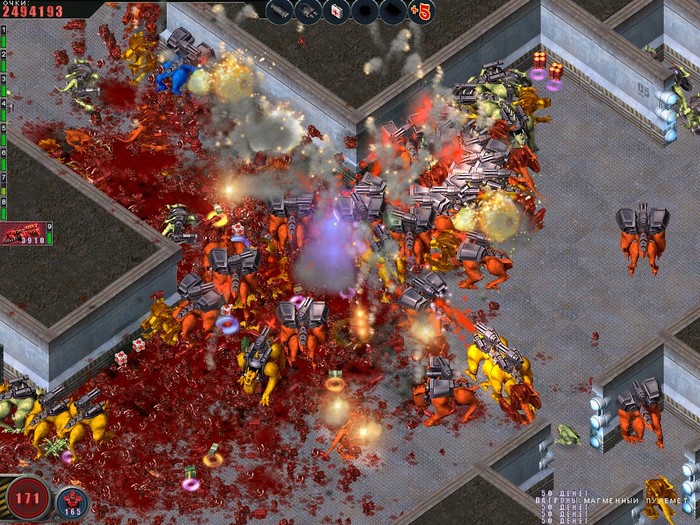This screenshot has width=700, height=525.
Task: Choose weapon slot number 3
Action: 4,81
